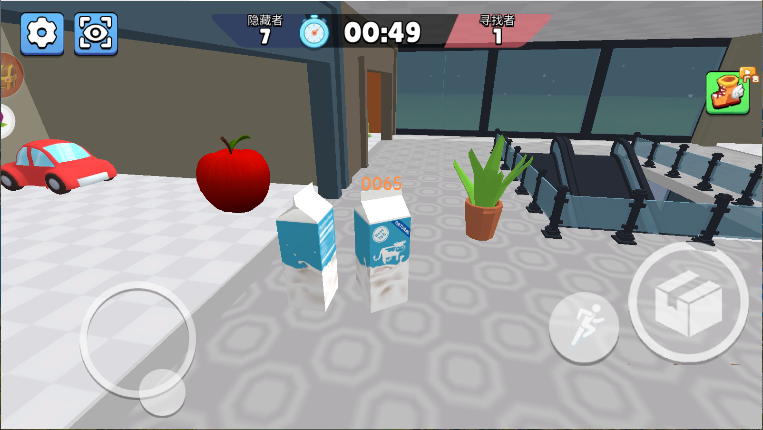Toggle the eye camera view button
Viewport: 763px width, 430px height.
(96, 34)
